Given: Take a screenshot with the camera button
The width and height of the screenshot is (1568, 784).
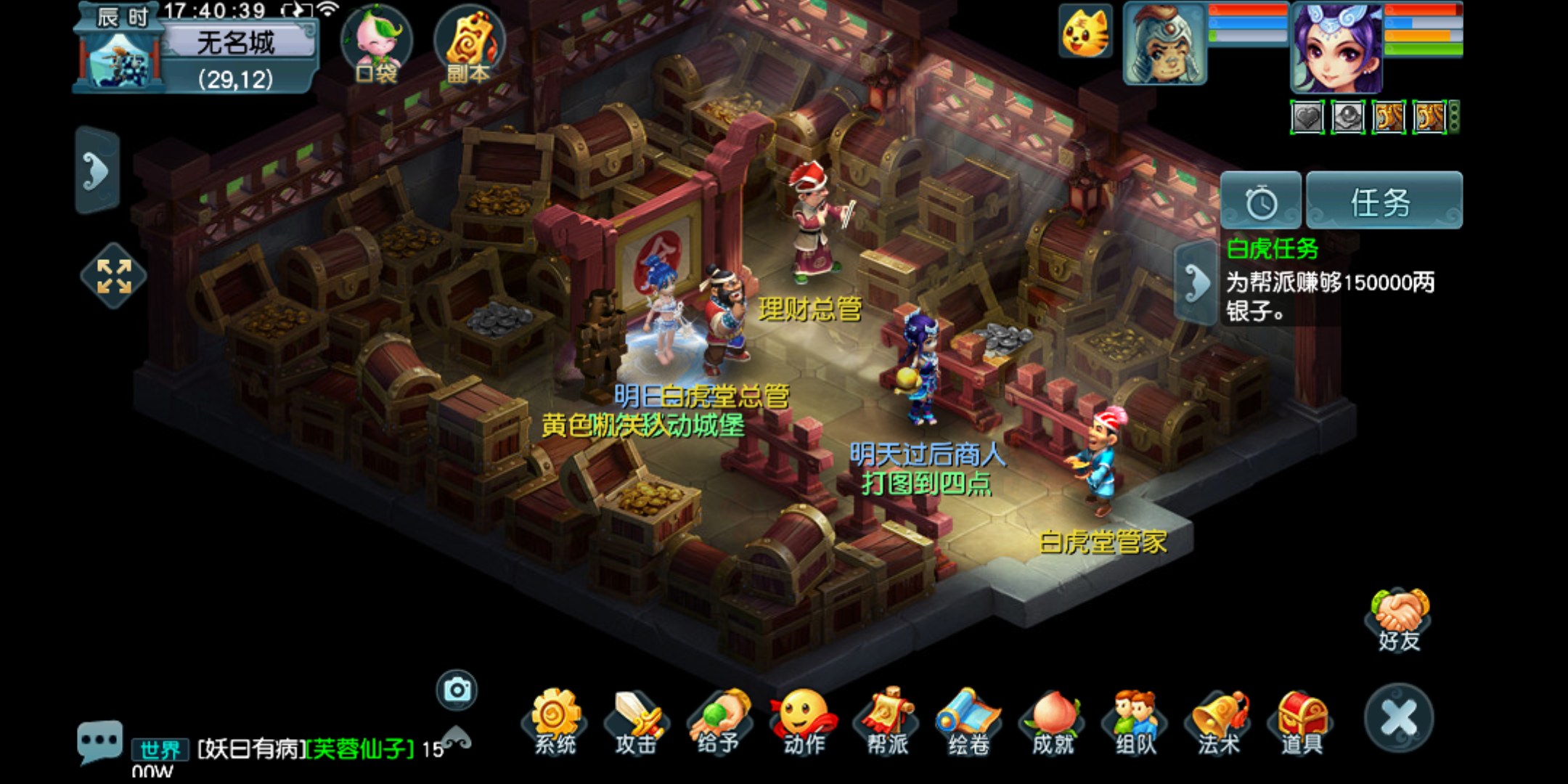Looking at the screenshot, I should (457, 690).
